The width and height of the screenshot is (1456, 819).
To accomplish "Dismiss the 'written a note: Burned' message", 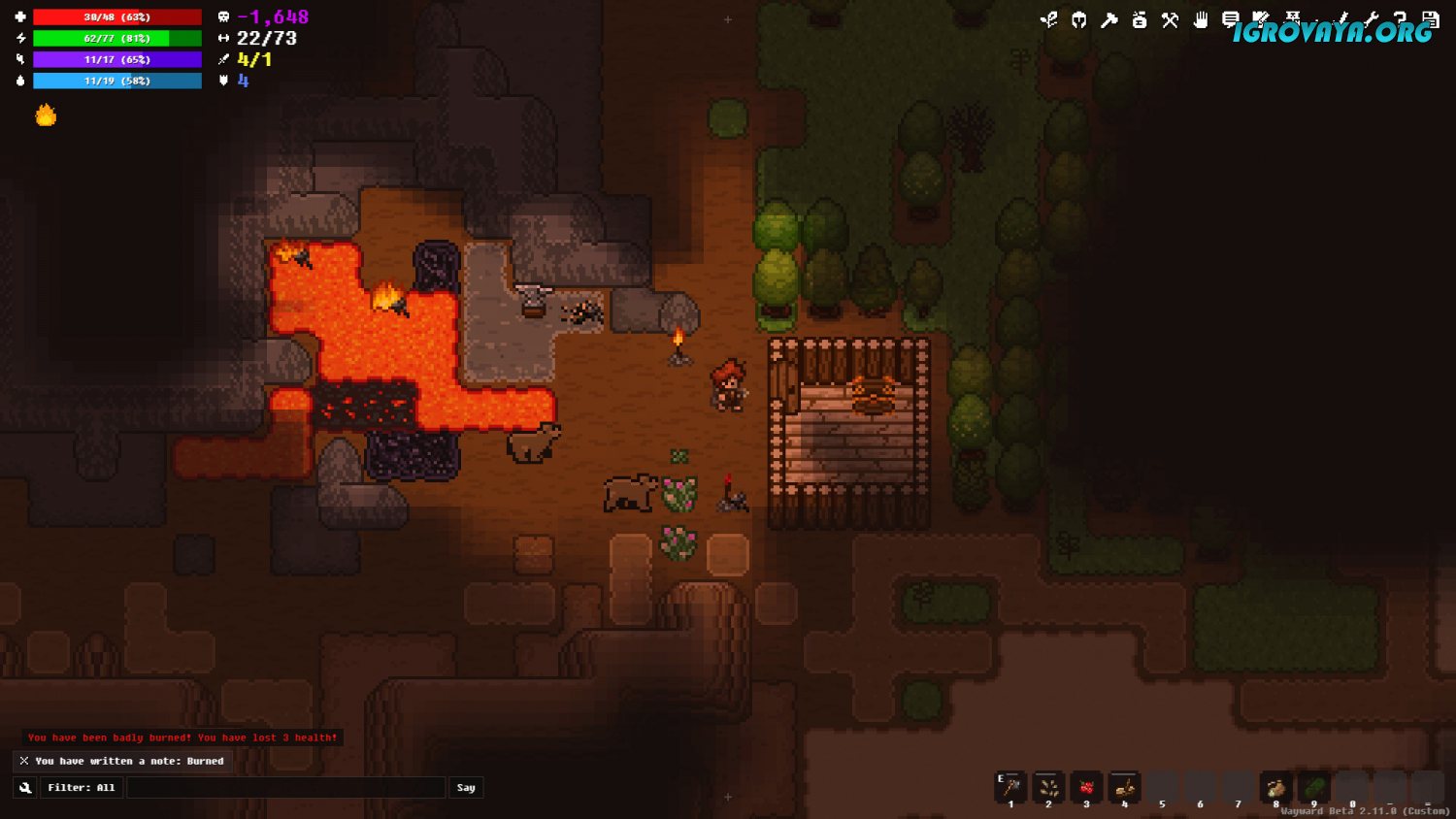I will pyautogui.click(x=24, y=761).
